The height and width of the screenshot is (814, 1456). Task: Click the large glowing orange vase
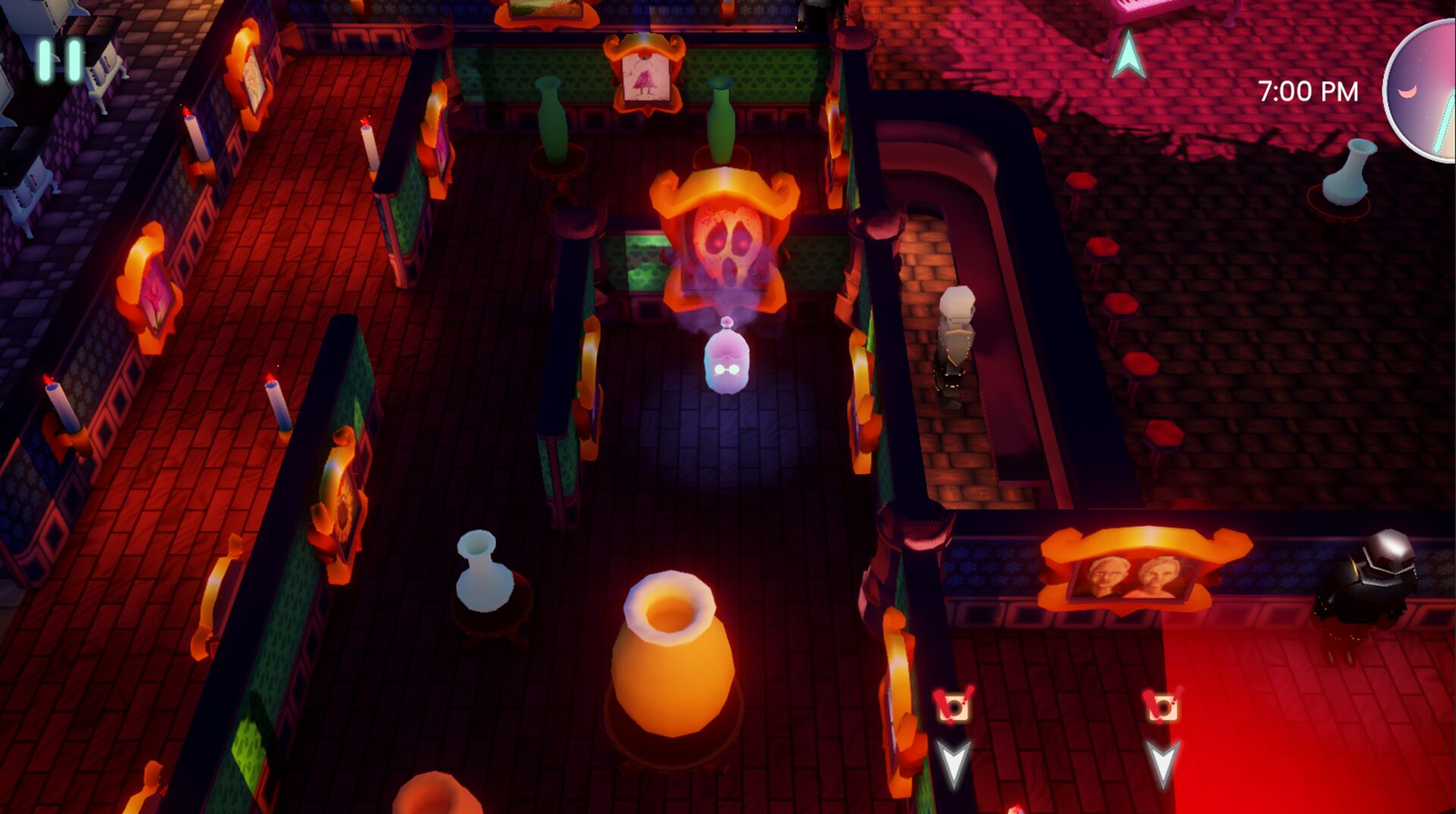pyautogui.click(x=670, y=675)
